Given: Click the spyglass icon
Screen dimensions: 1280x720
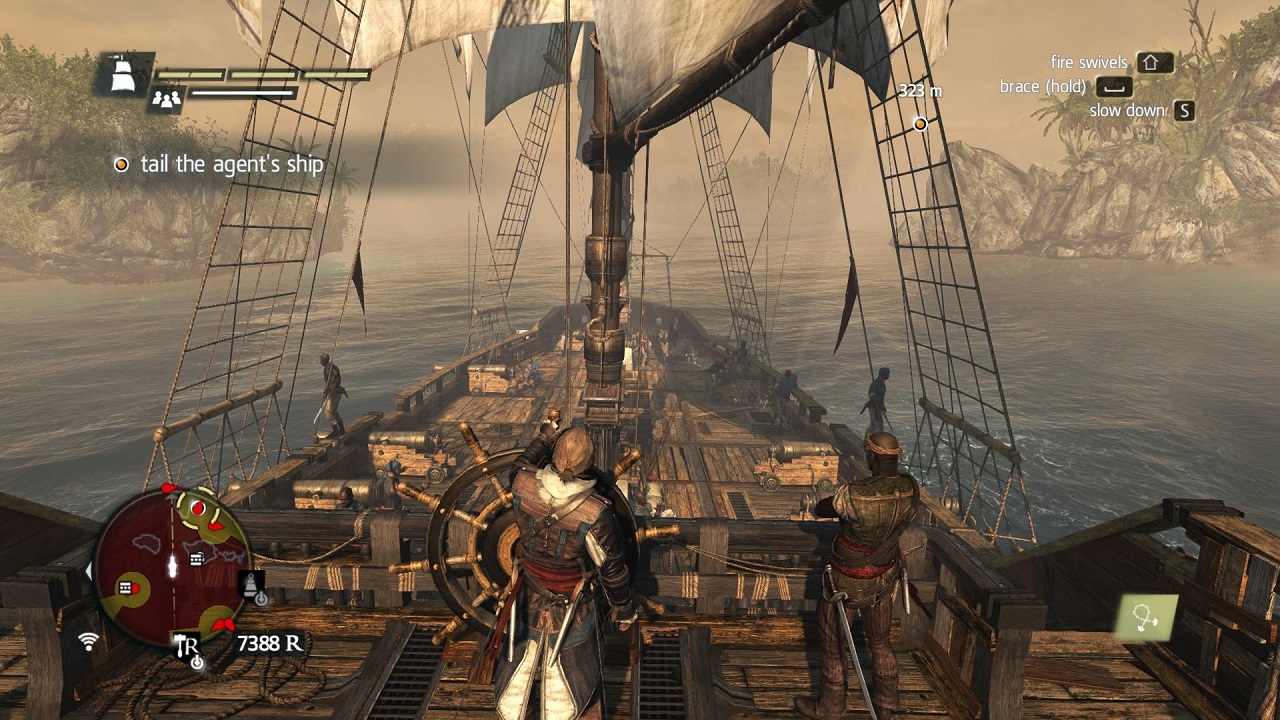Looking at the screenshot, I should [1146, 617].
